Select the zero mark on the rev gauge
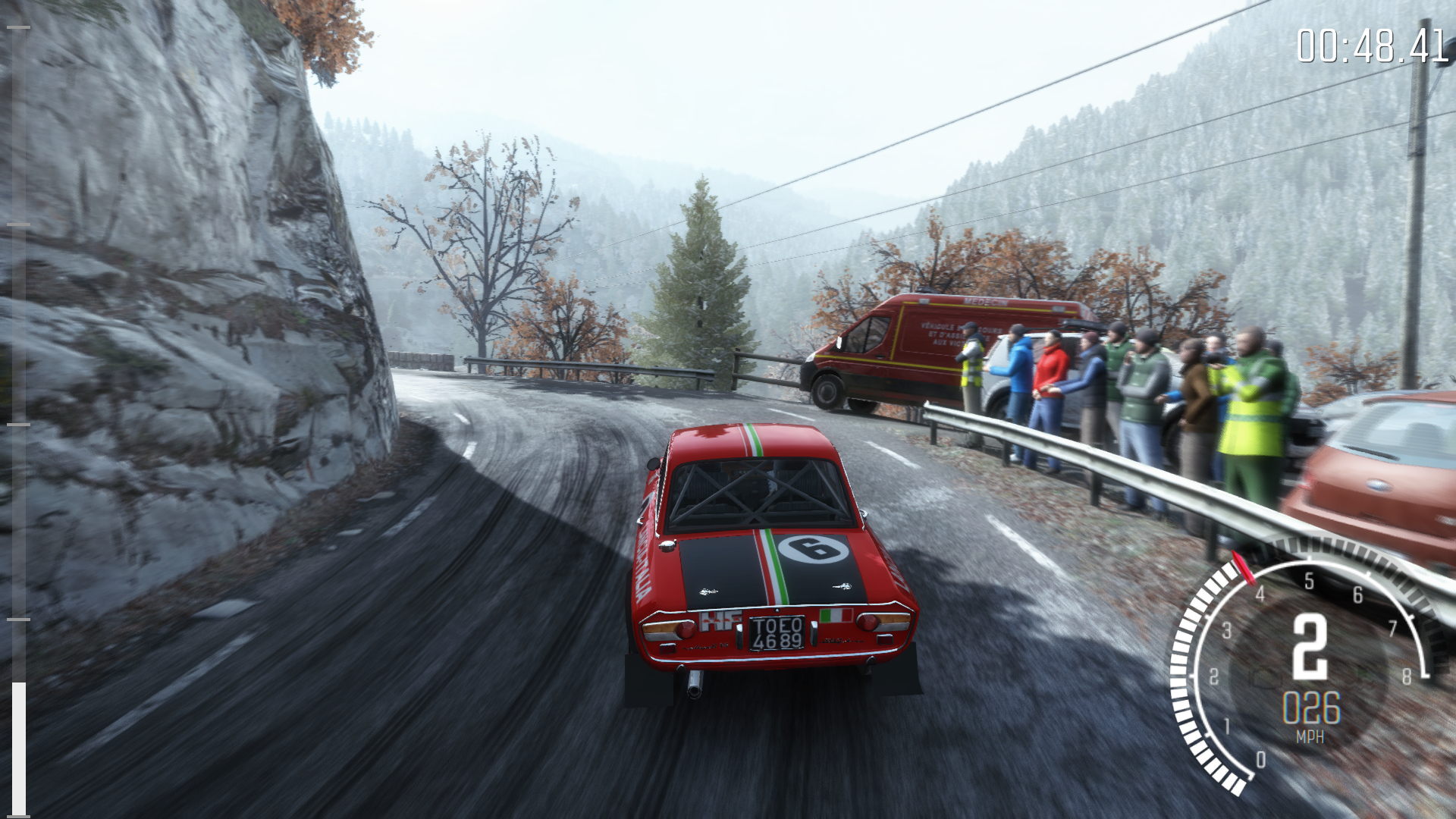This screenshot has height=819, width=1456. point(1261,759)
